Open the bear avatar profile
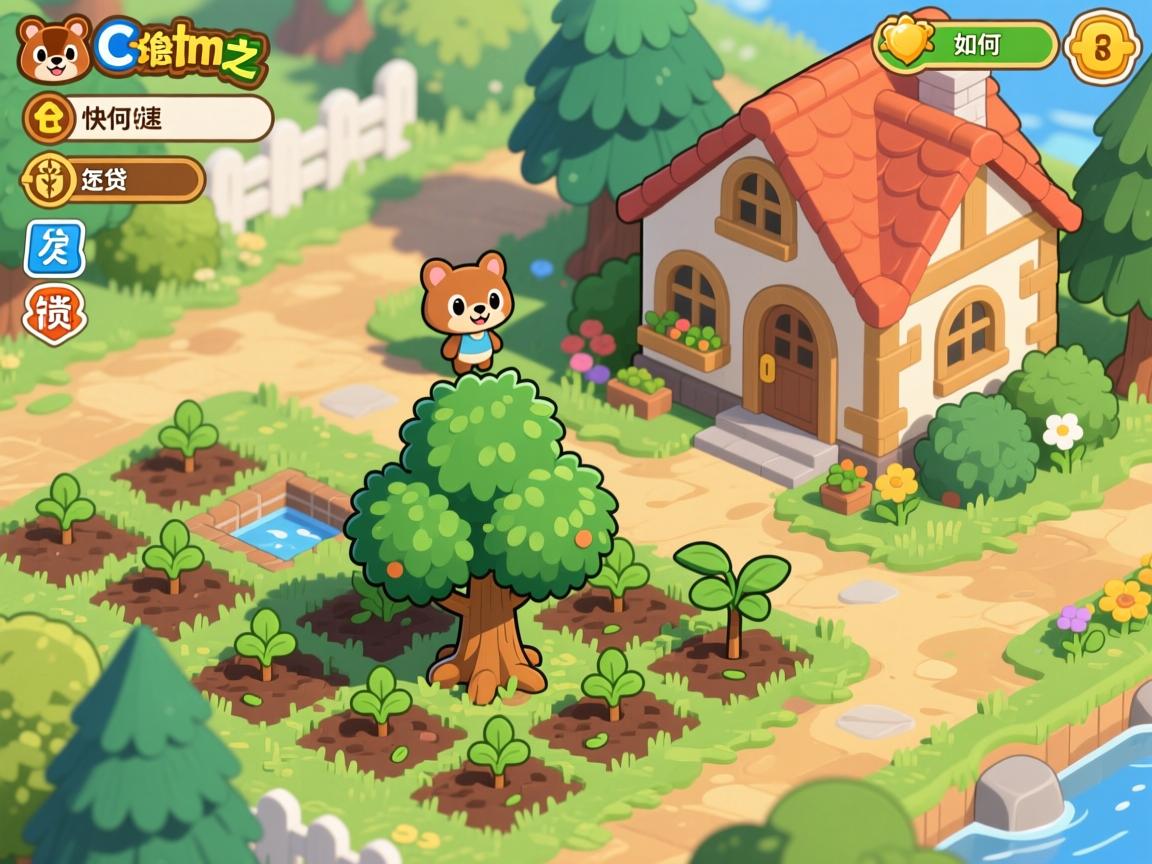1152x864 pixels. click(x=54, y=49)
